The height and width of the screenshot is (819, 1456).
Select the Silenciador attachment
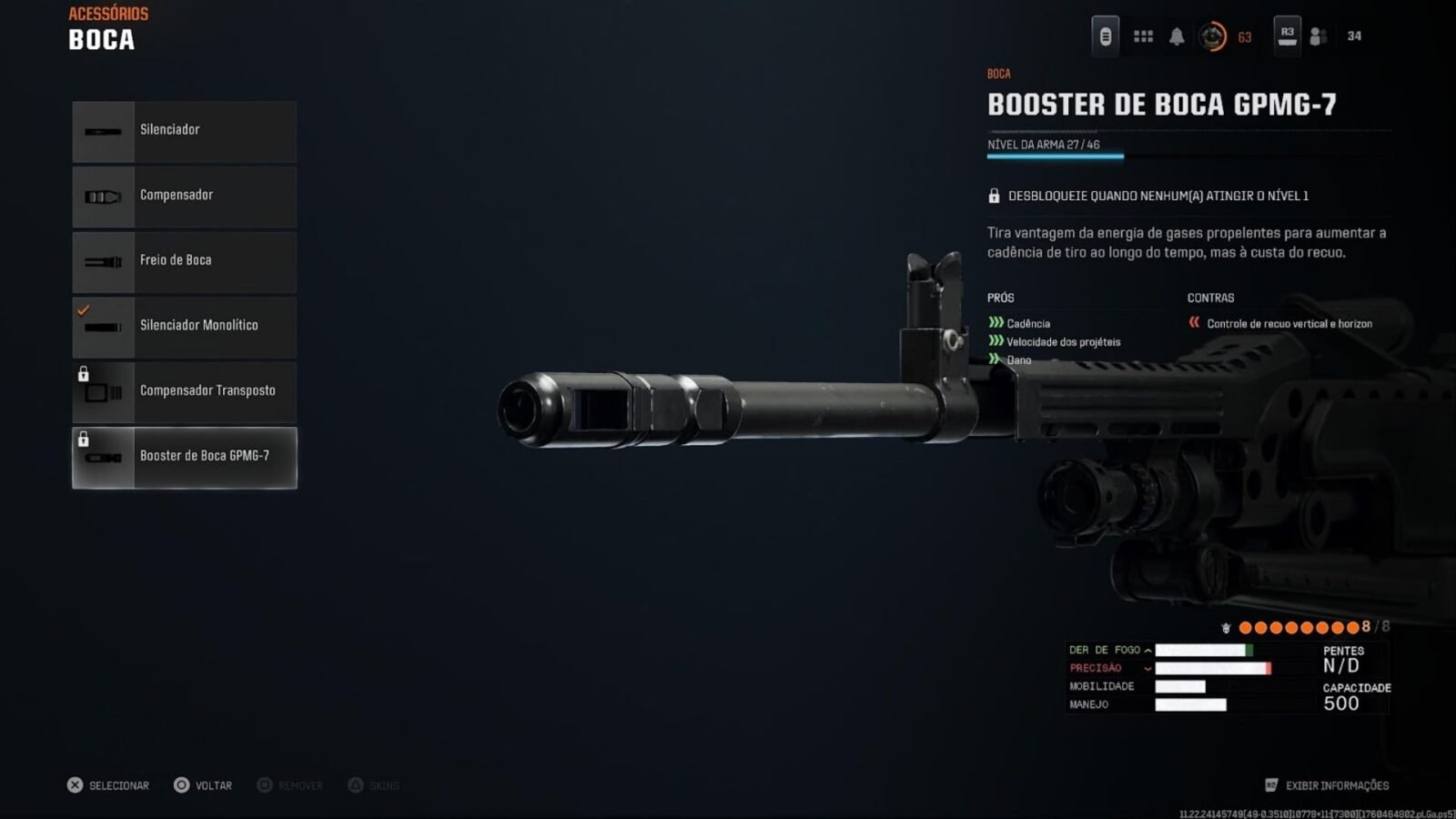185,131
